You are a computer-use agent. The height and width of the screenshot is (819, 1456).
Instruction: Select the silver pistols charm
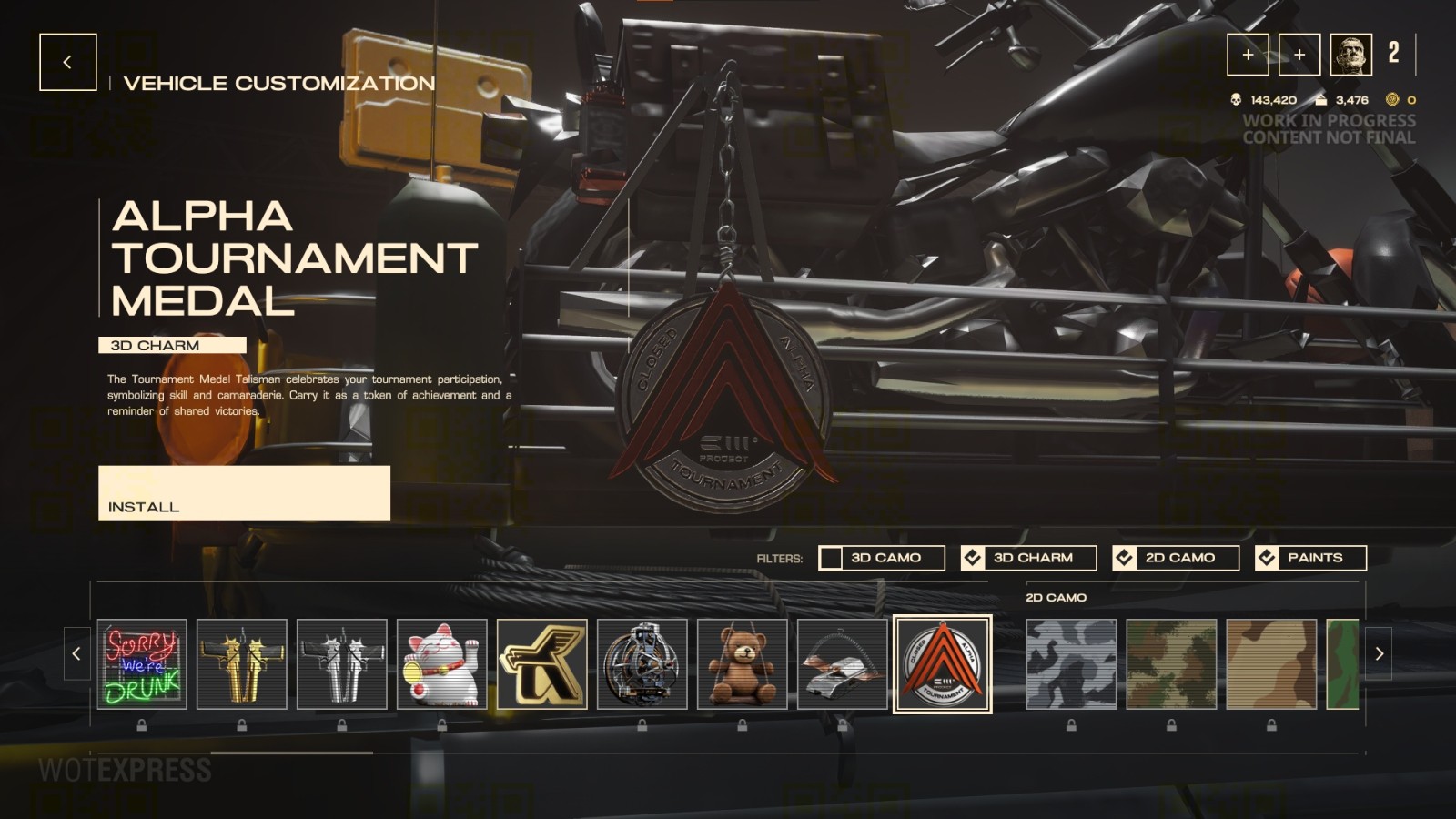(342, 665)
